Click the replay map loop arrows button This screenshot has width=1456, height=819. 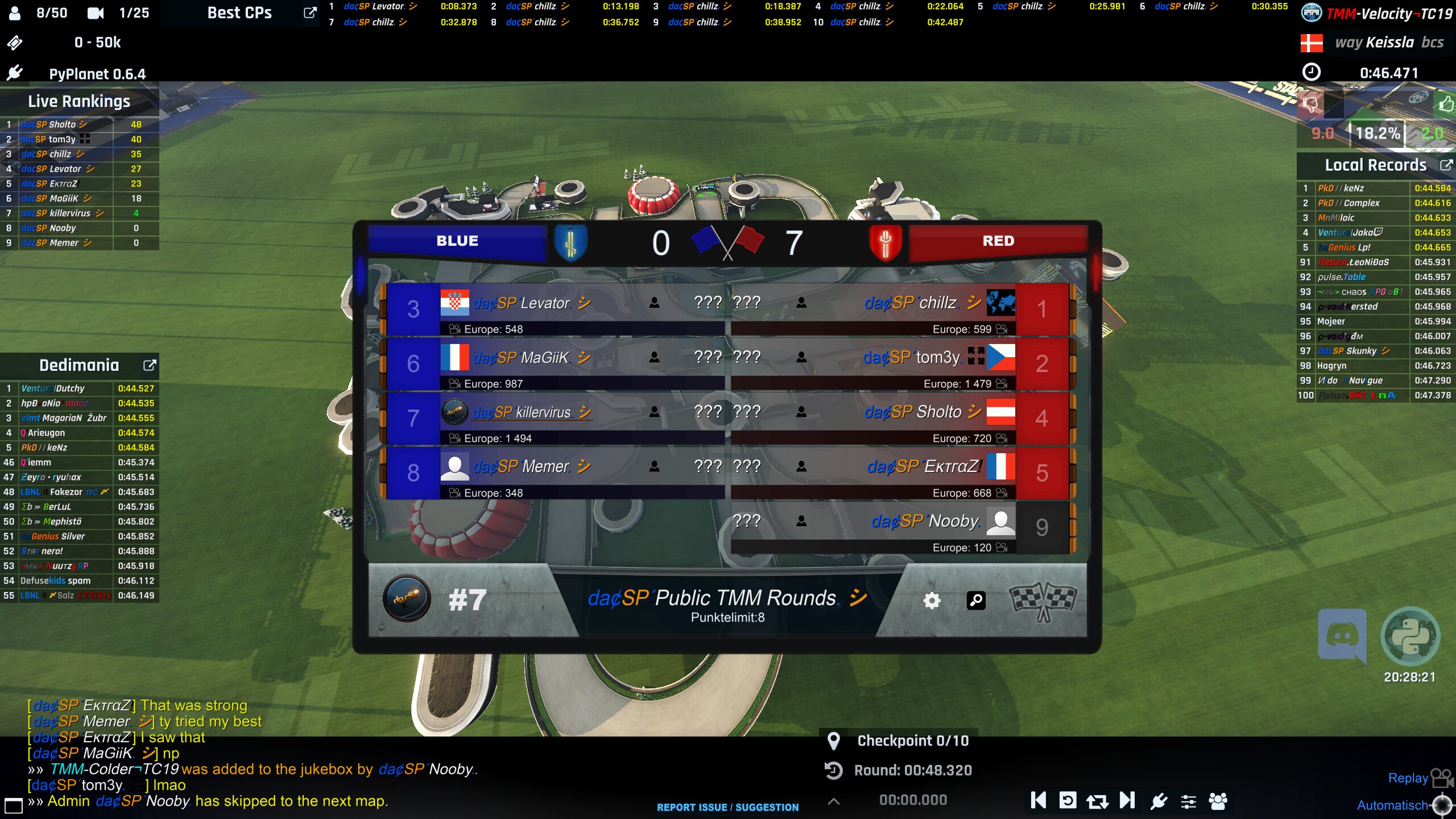click(1097, 801)
